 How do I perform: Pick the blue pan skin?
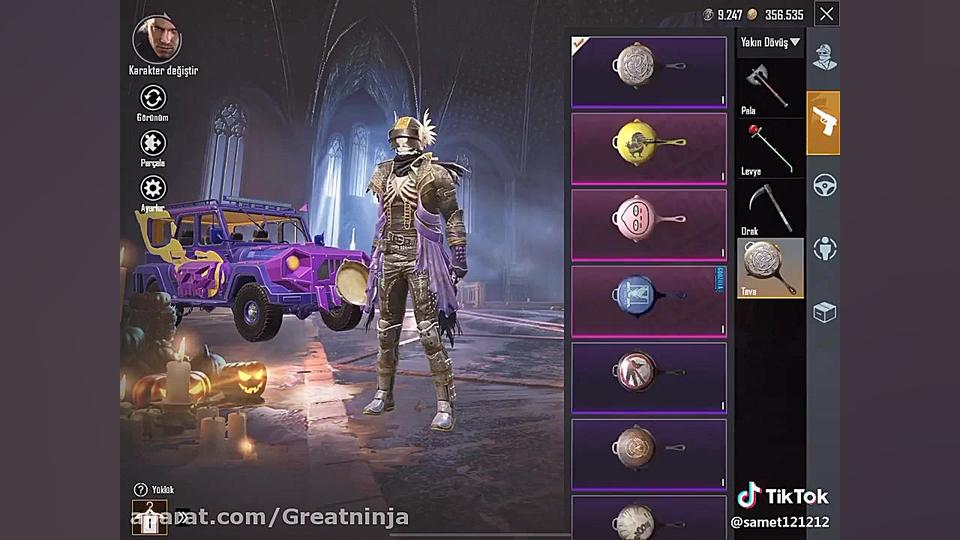(x=648, y=300)
